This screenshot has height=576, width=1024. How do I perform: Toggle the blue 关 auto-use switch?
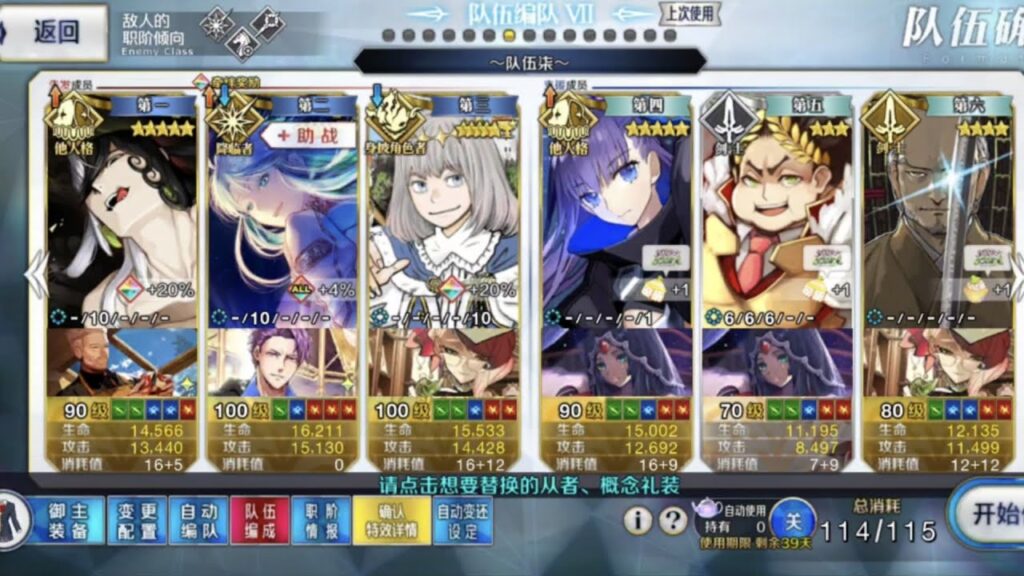pos(791,519)
